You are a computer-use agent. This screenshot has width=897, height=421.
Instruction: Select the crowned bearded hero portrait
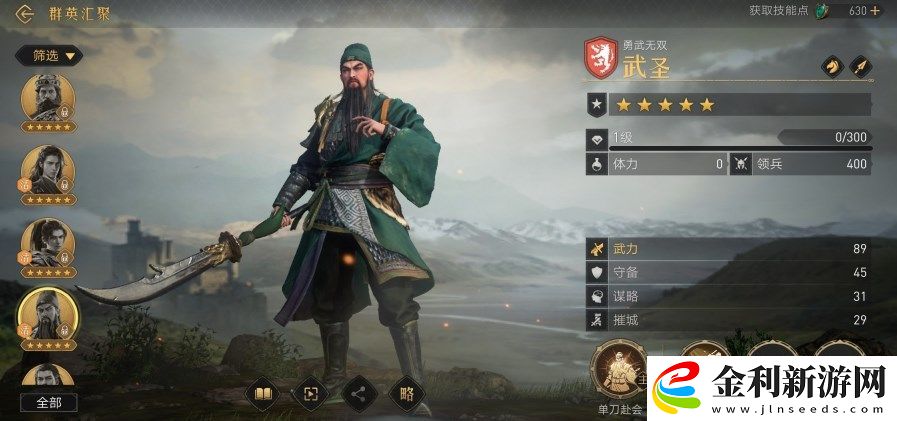pyautogui.click(x=47, y=101)
